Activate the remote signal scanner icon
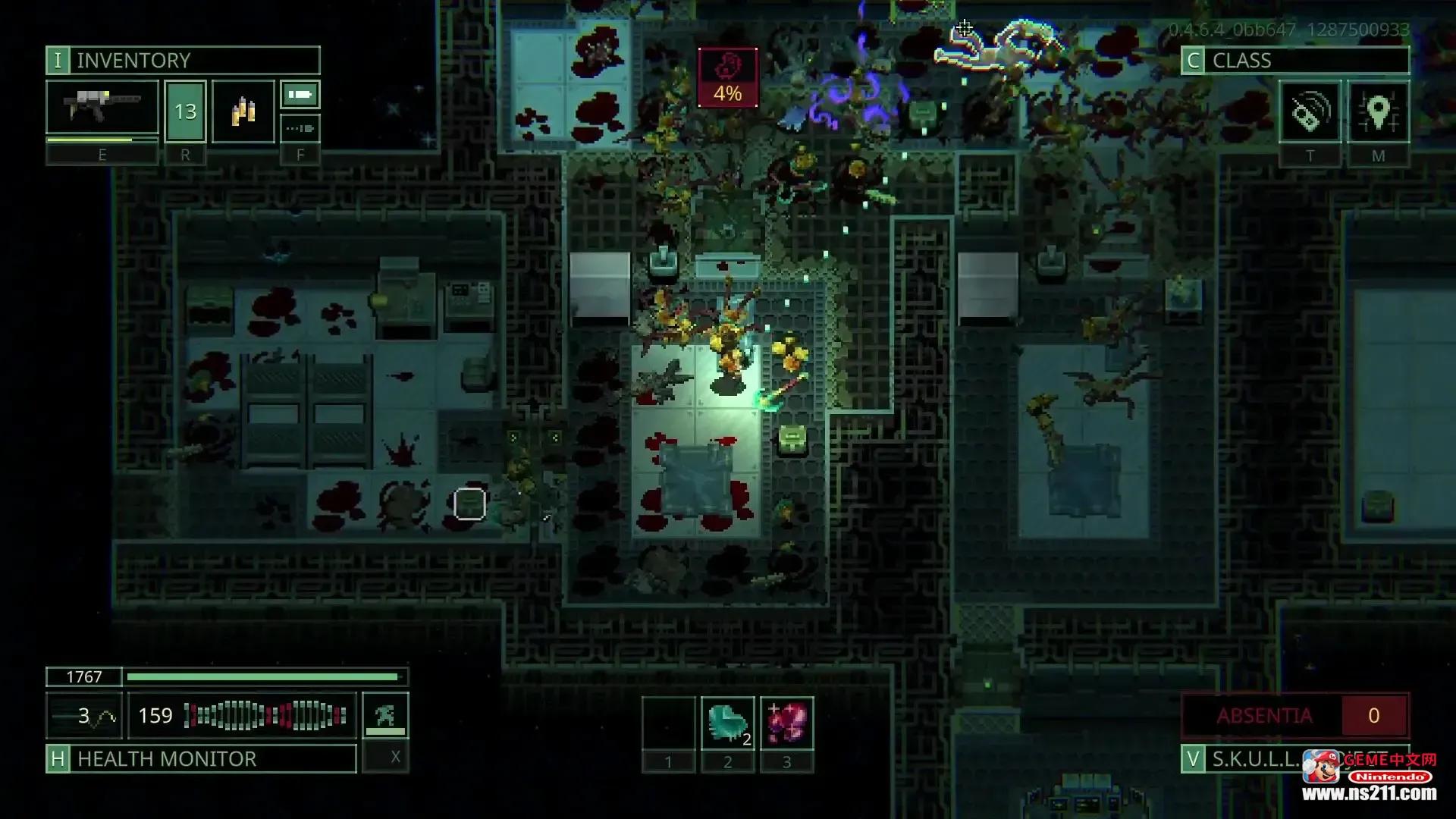The height and width of the screenshot is (819, 1456). click(x=1309, y=112)
